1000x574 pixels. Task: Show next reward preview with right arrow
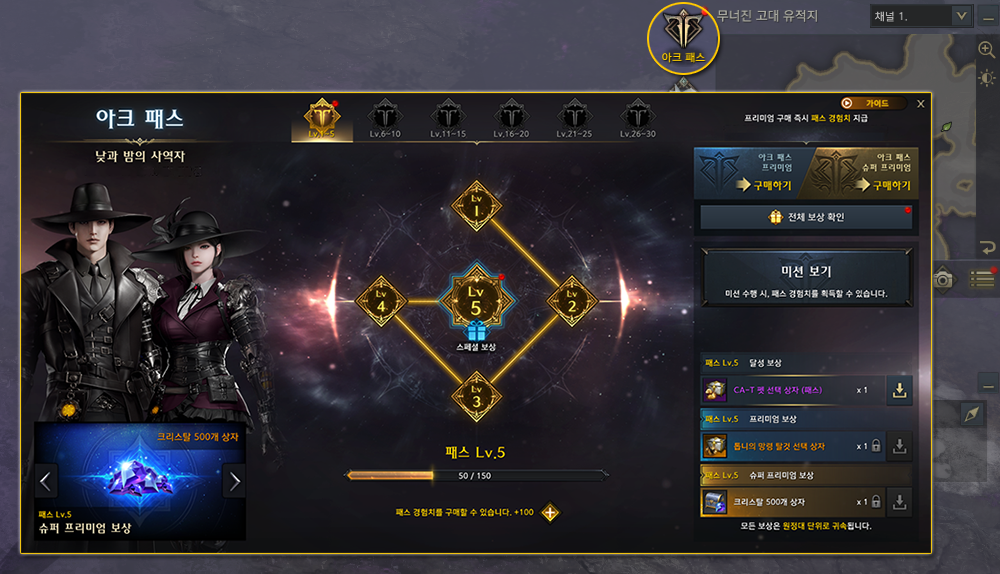[235, 482]
